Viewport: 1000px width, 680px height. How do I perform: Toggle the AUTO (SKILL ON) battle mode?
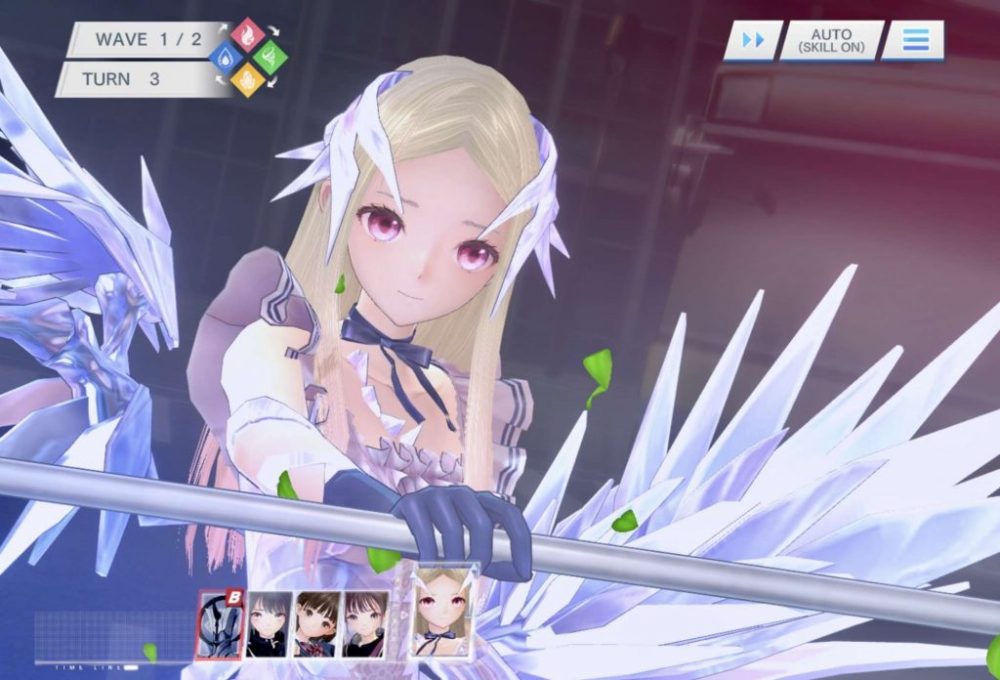coord(831,41)
